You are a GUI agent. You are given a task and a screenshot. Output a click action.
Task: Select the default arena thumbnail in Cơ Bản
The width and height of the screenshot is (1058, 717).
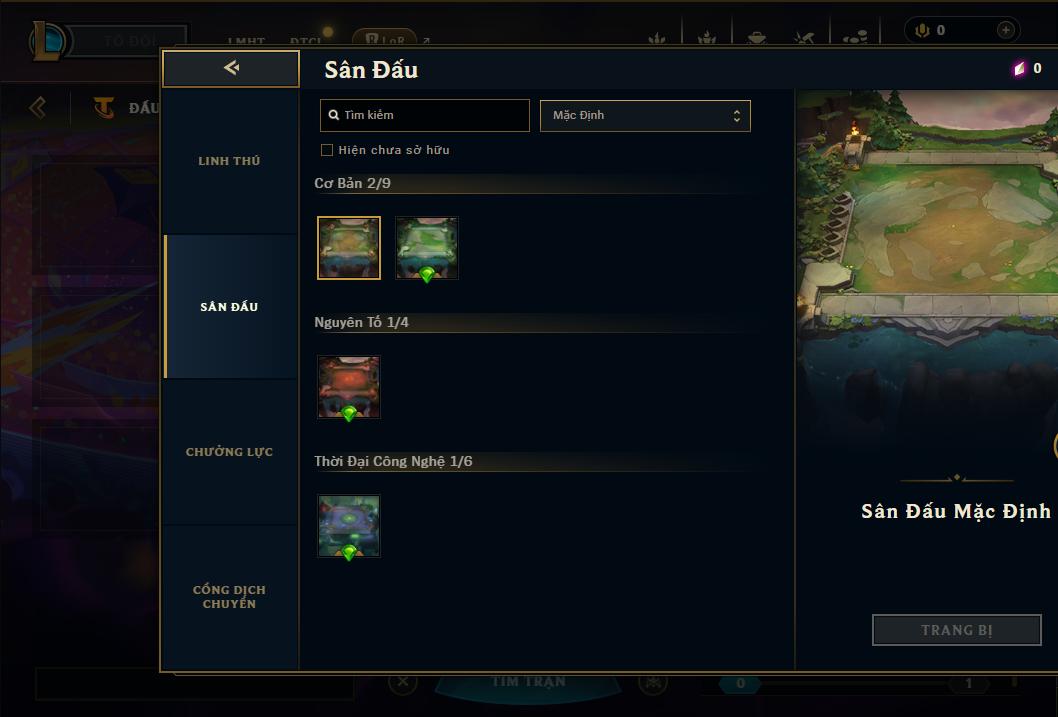(x=349, y=248)
